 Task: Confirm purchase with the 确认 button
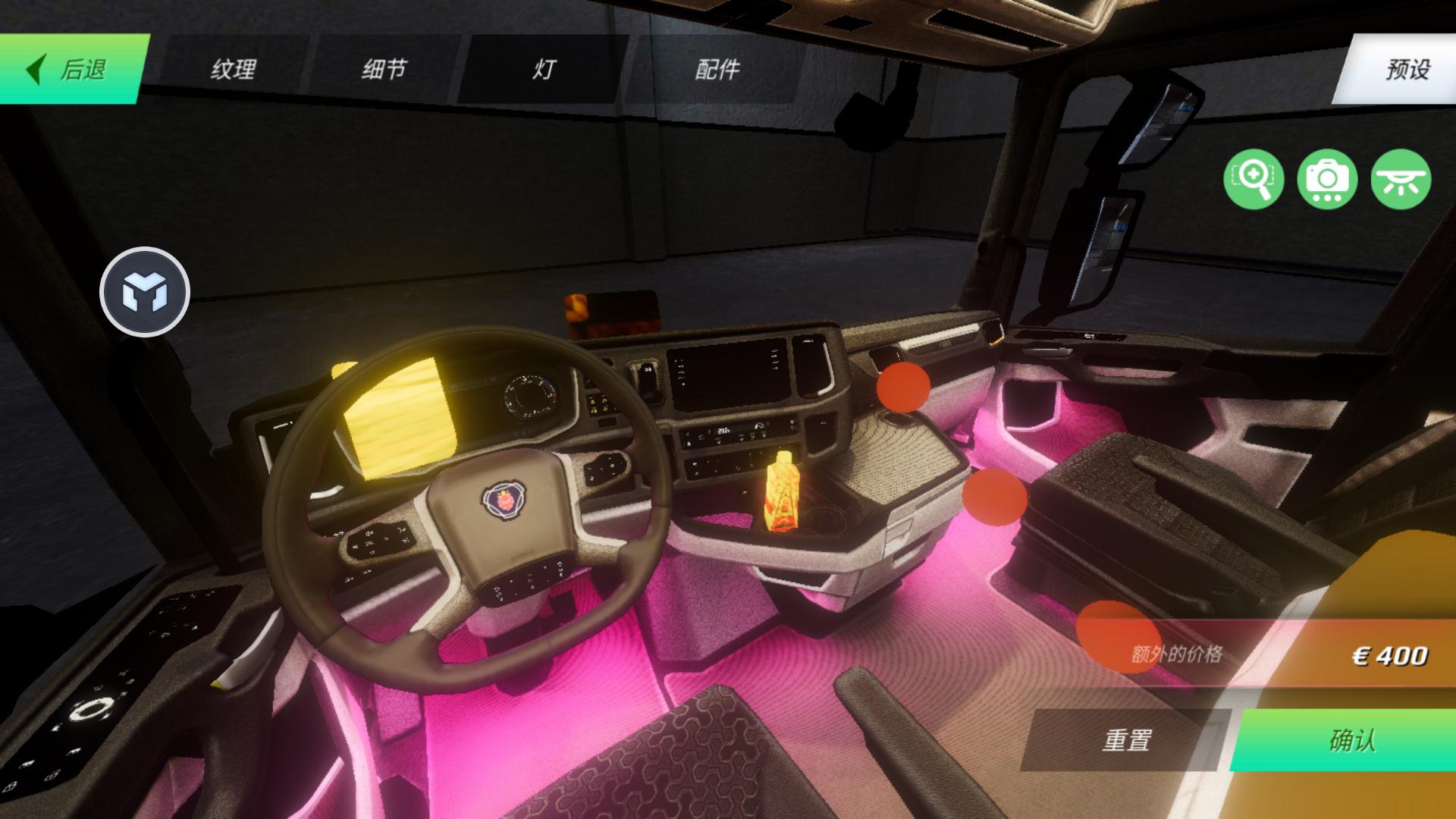1350,739
